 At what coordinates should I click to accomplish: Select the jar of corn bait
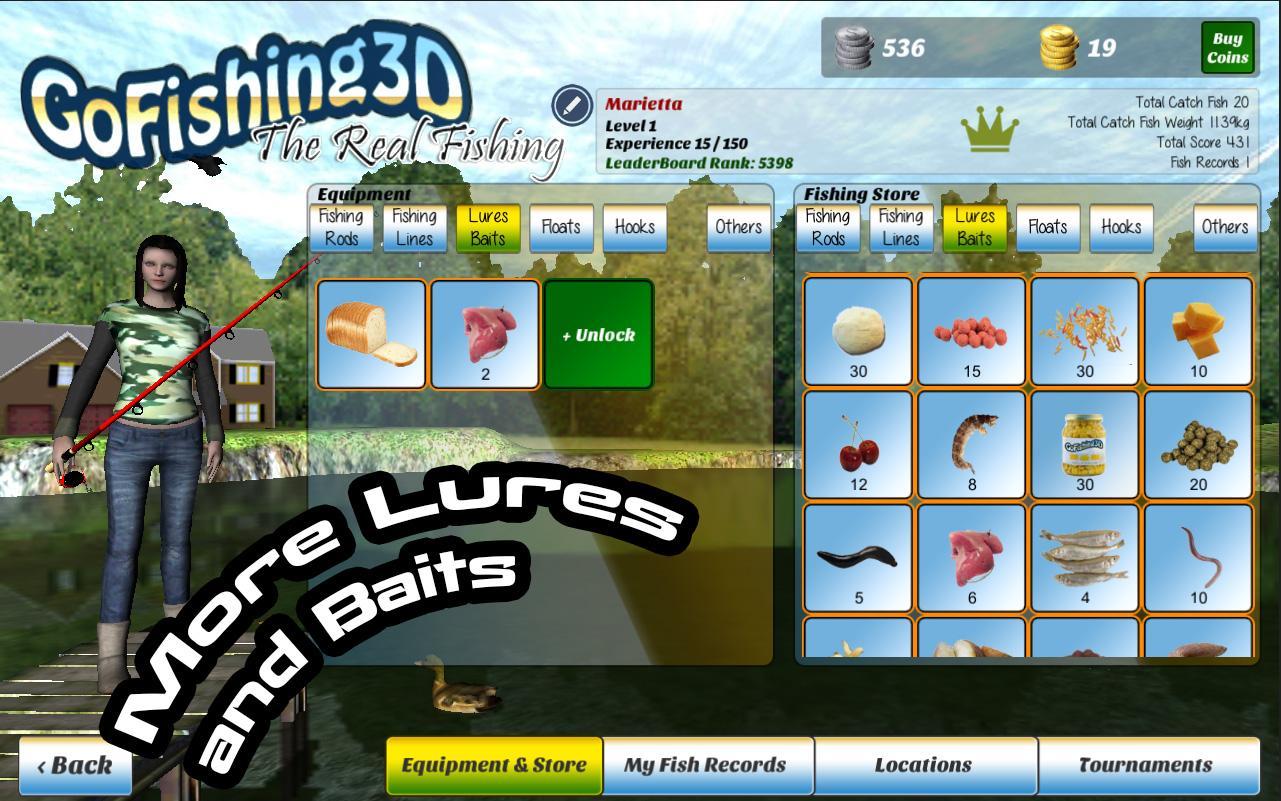point(1083,445)
